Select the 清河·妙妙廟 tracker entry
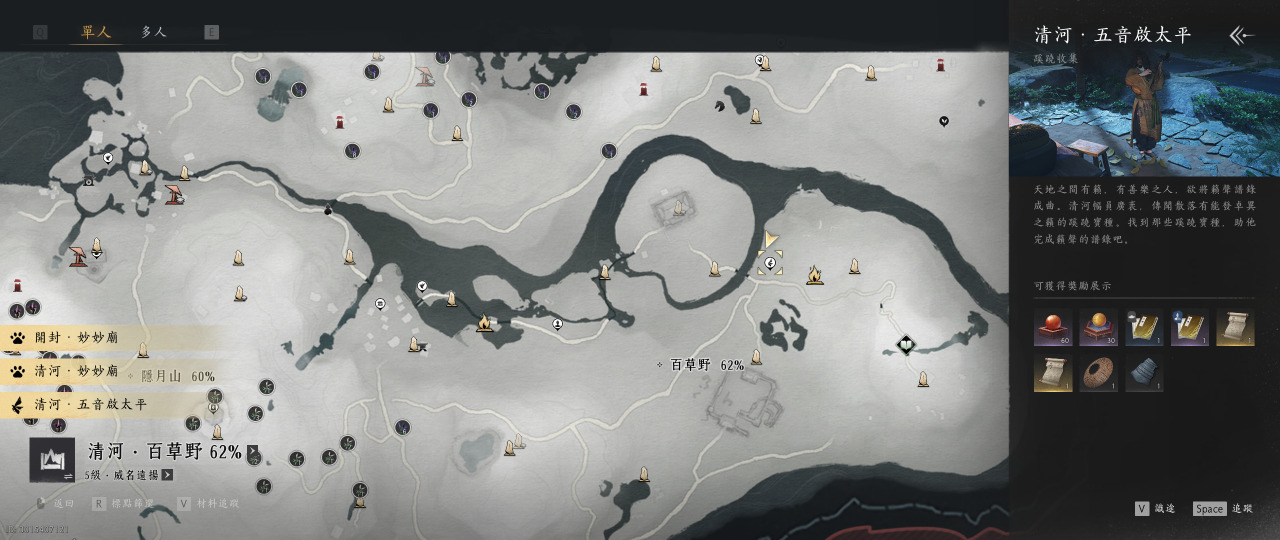The height and width of the screenshot is (540, 1280). (x=77, y=371)
